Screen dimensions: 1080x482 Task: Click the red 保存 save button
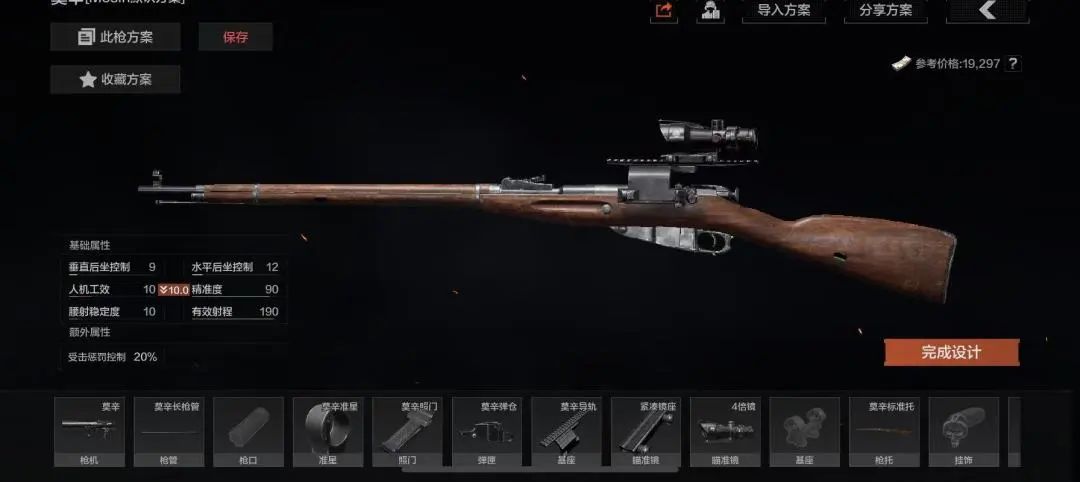coord(235,37)
